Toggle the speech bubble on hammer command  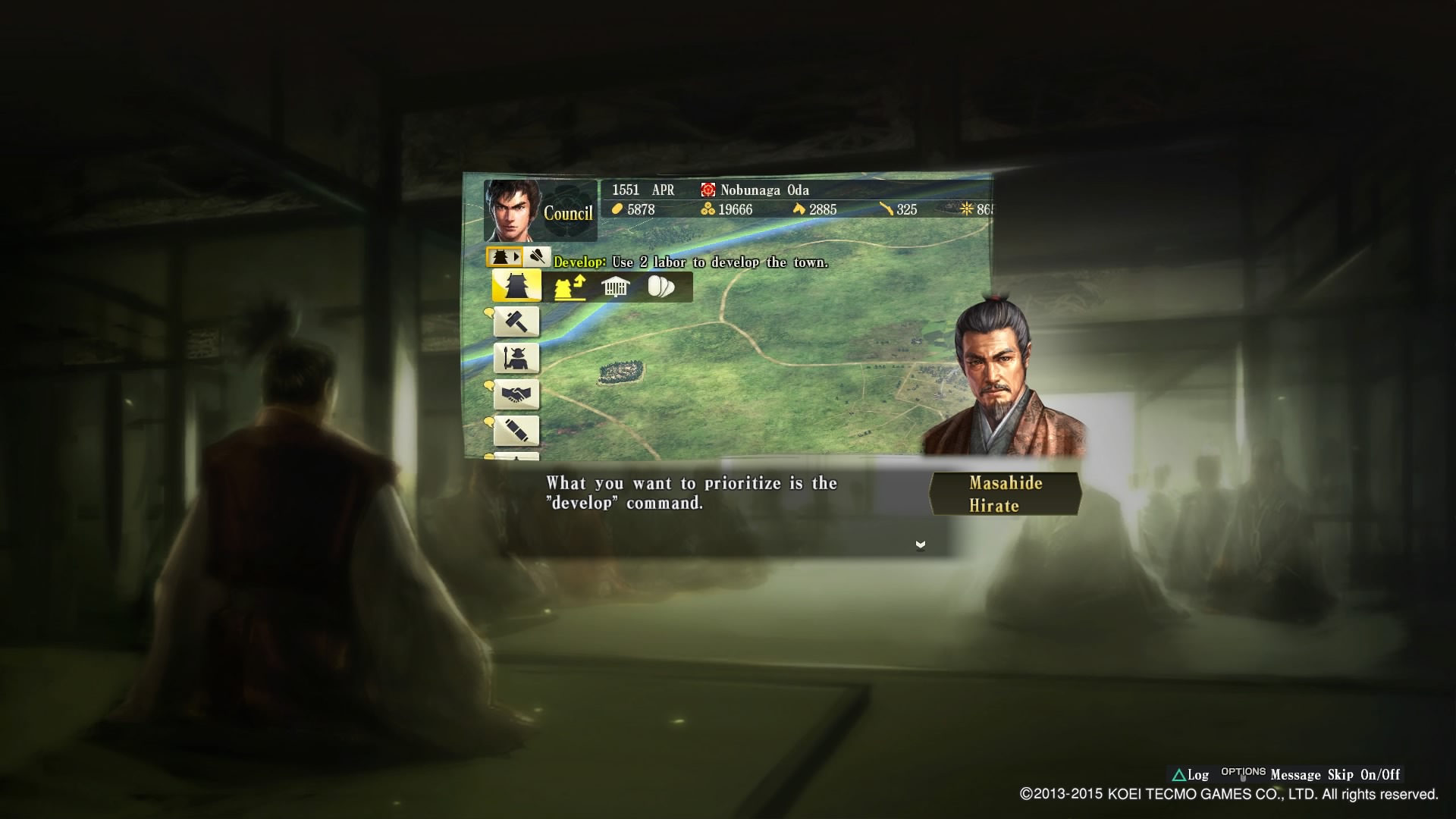[489, 312]
